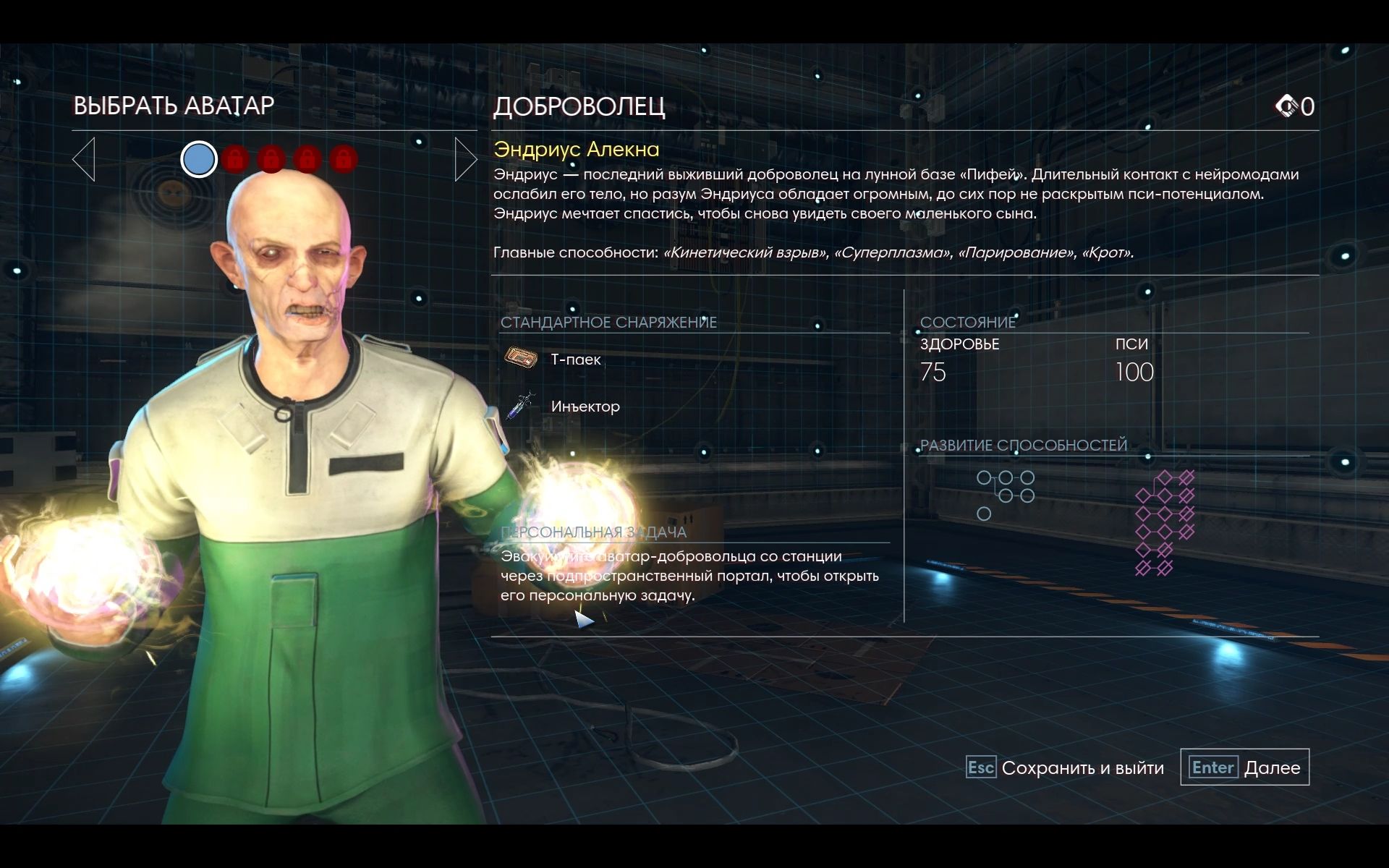Select the blue unlocked avatar dot
1389x868 pixels.
pos(199,159)
